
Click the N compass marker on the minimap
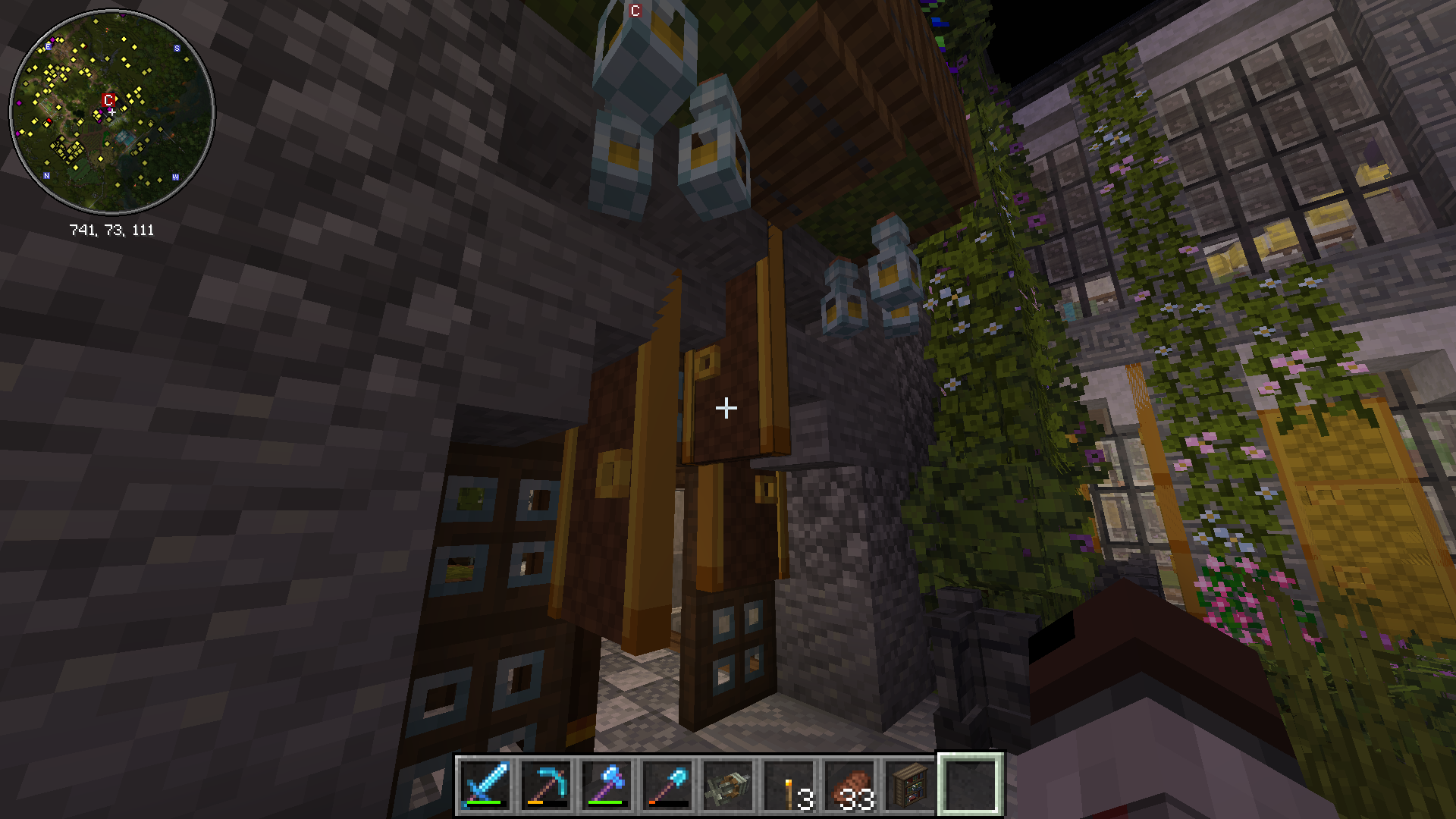[x=46, y=175]
